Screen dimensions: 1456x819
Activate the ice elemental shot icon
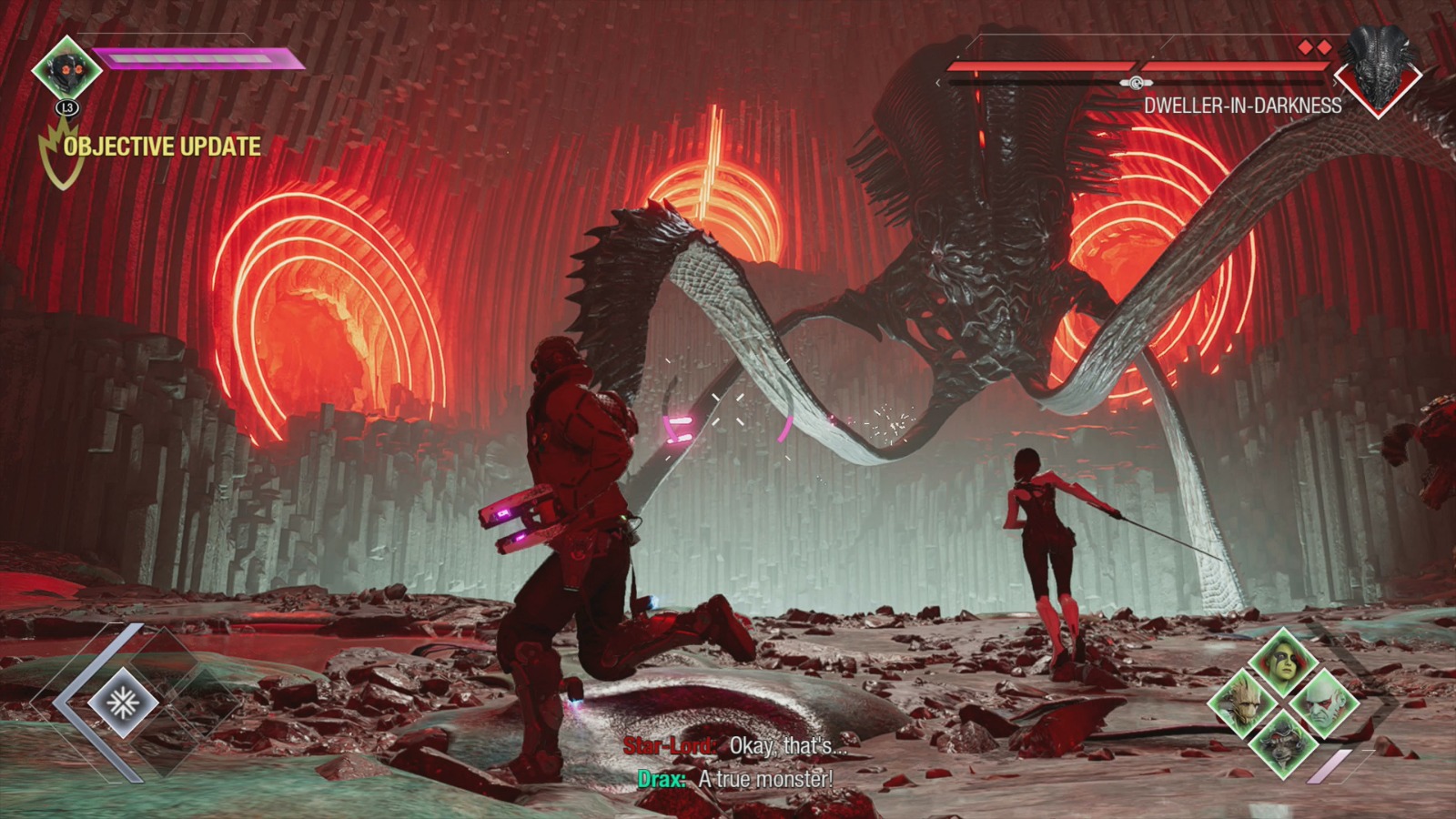tap(123, 703)
